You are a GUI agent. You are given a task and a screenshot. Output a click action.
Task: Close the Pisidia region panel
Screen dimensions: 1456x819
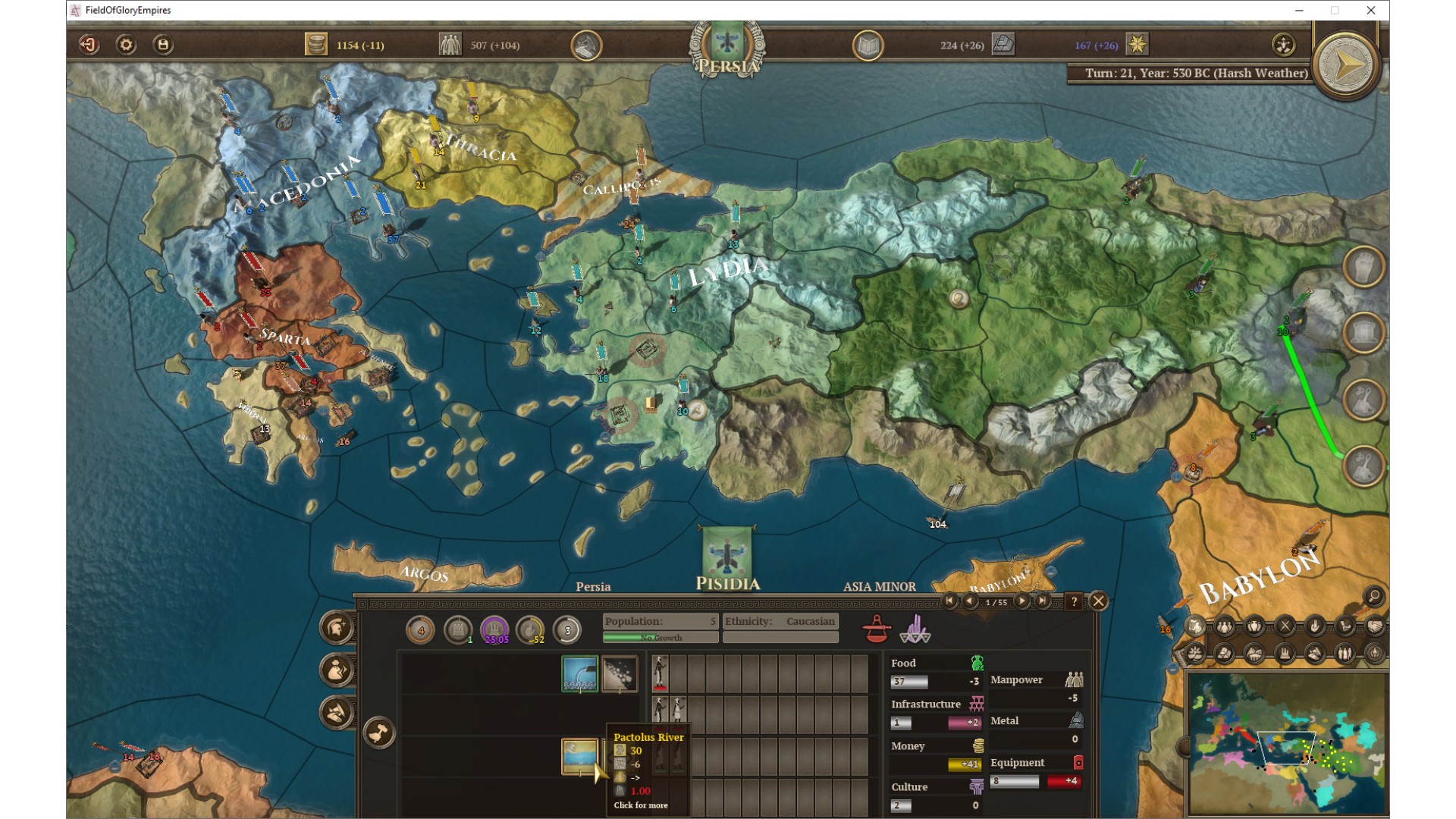pos(1098,601)
